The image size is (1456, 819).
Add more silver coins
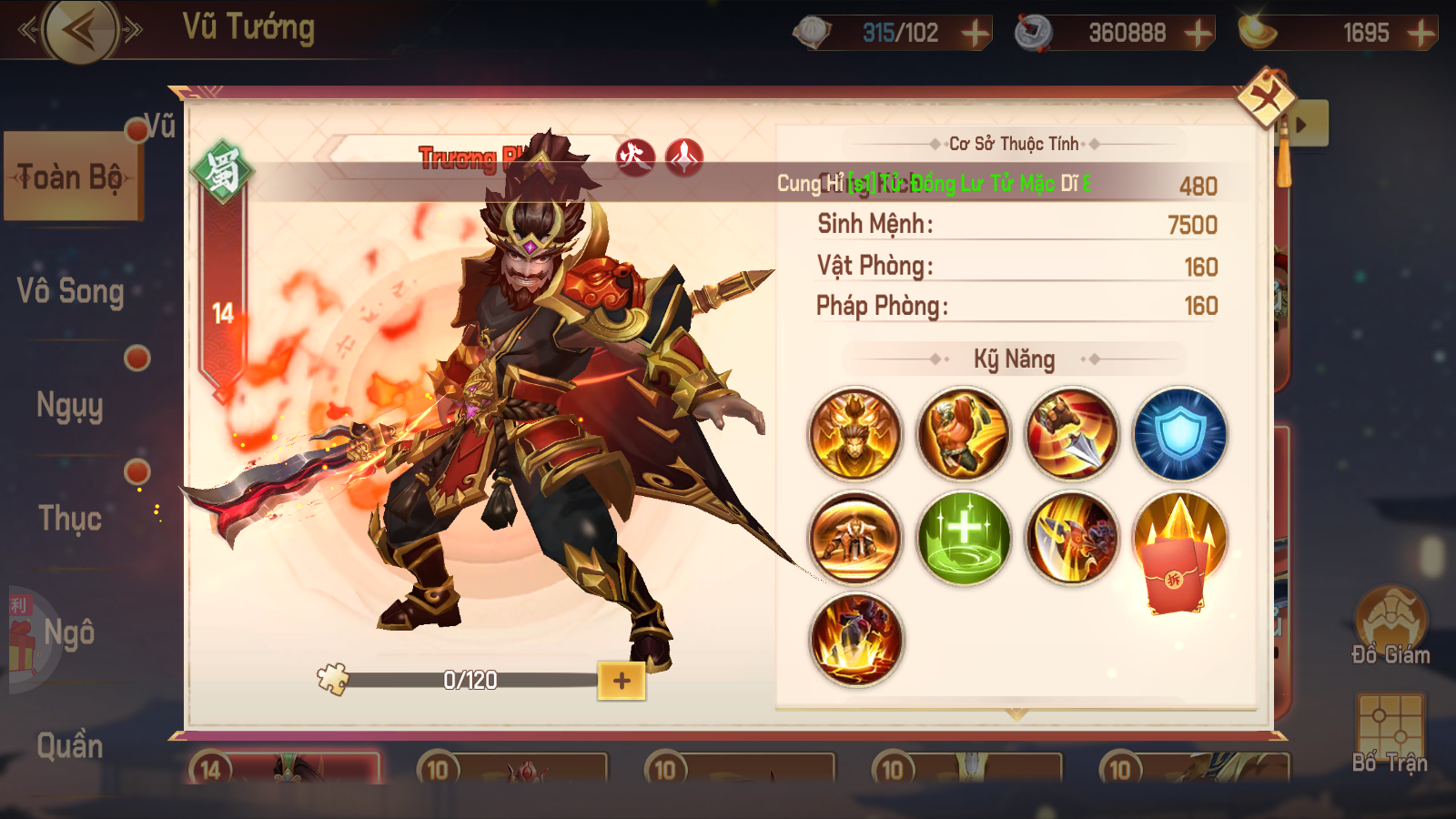[x=1198, y=34]
